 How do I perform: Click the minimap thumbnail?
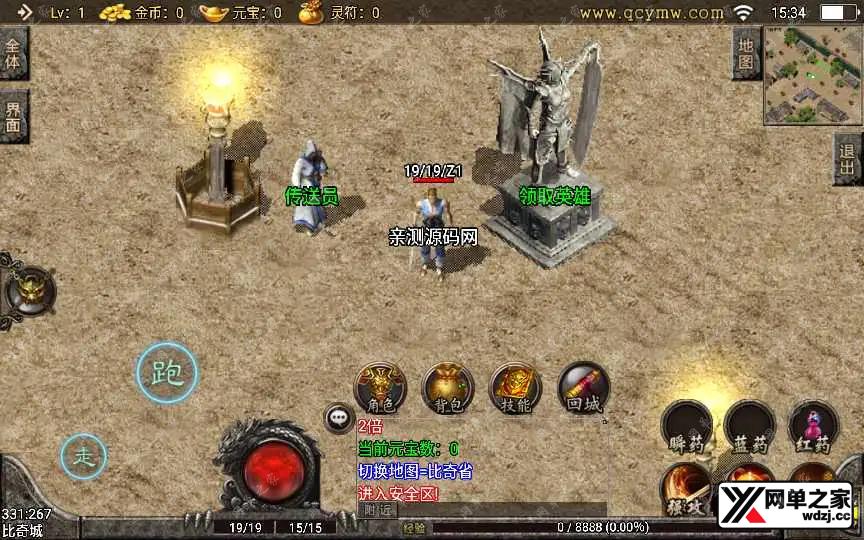point(812,74)
